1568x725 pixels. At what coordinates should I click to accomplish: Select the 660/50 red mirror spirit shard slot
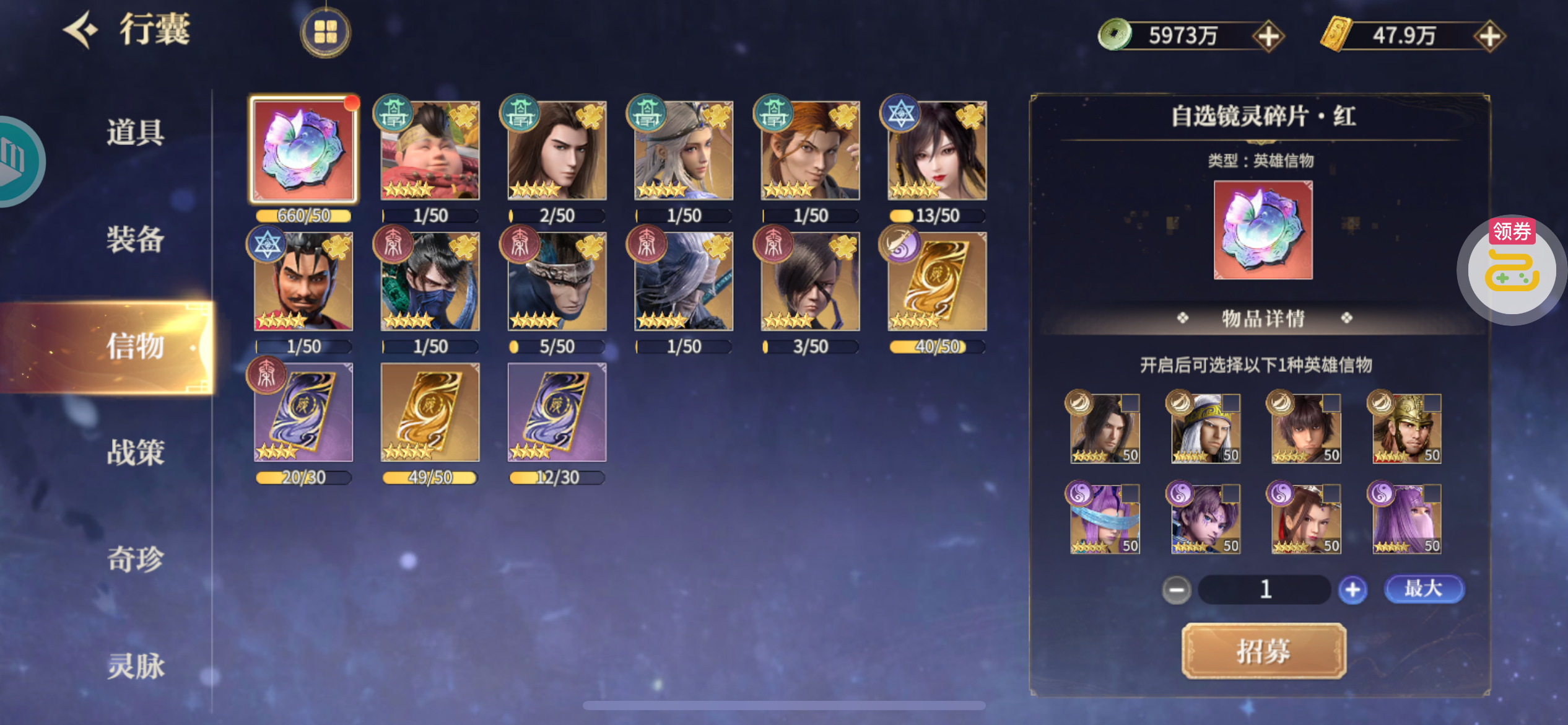(303, 150)
